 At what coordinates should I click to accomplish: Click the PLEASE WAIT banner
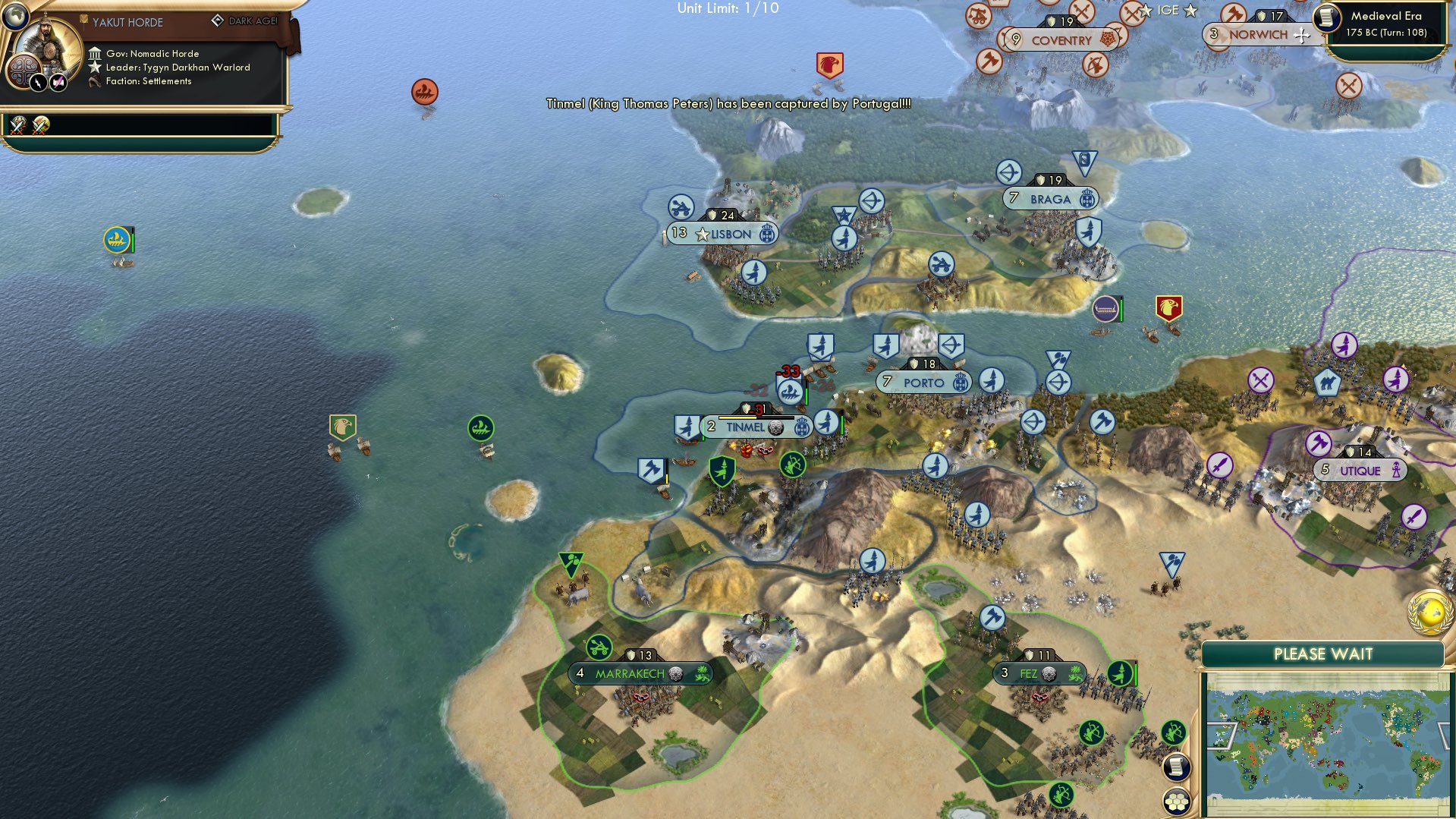[x=1322, y=653]
